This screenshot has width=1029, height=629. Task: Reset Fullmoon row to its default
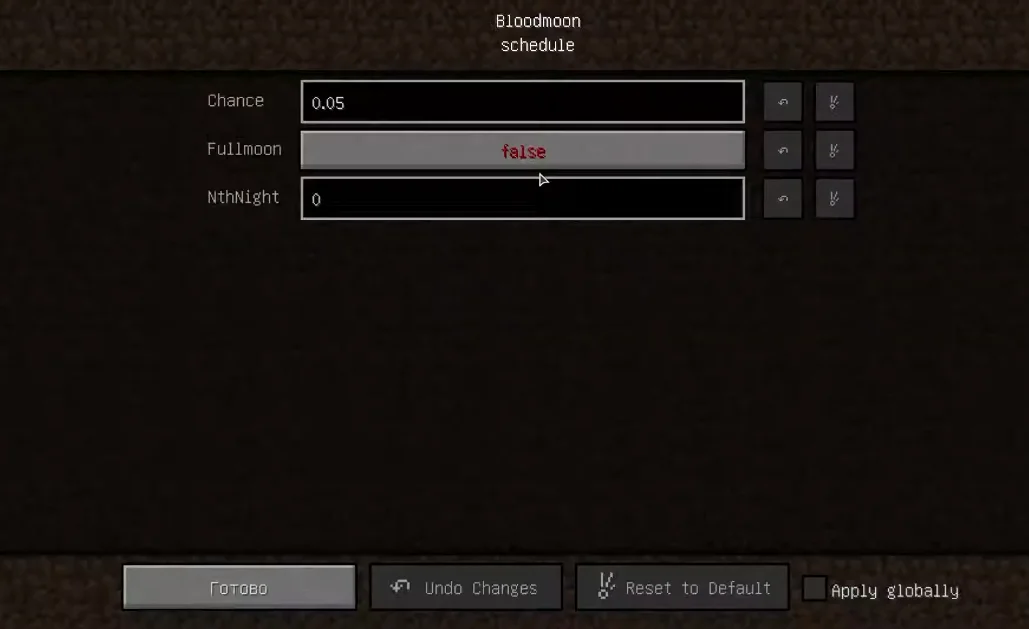click(834, 151)
